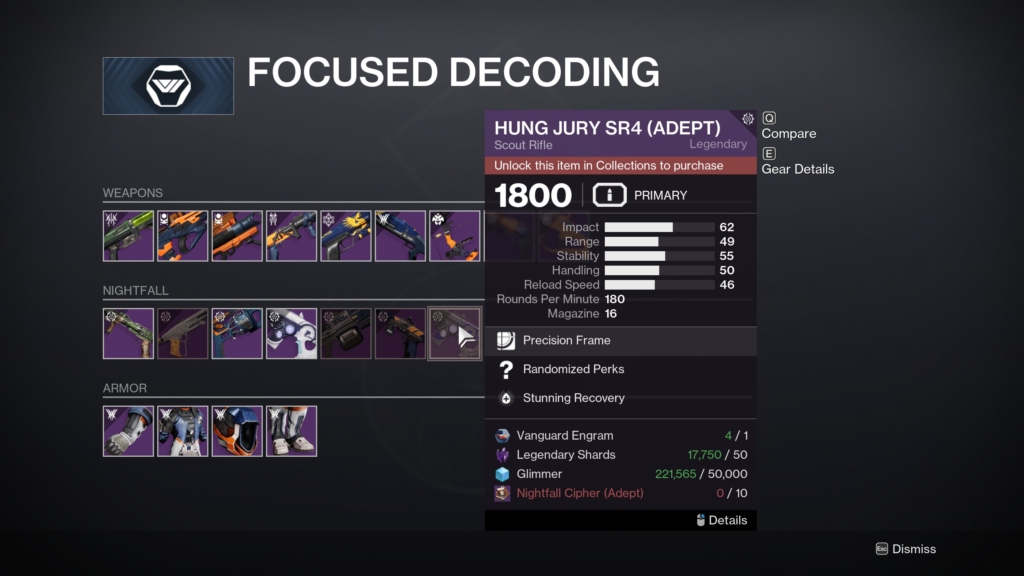Click the Focused Decoding Vanguard emblem
1024x576 pixels.
tap(168, 86)
